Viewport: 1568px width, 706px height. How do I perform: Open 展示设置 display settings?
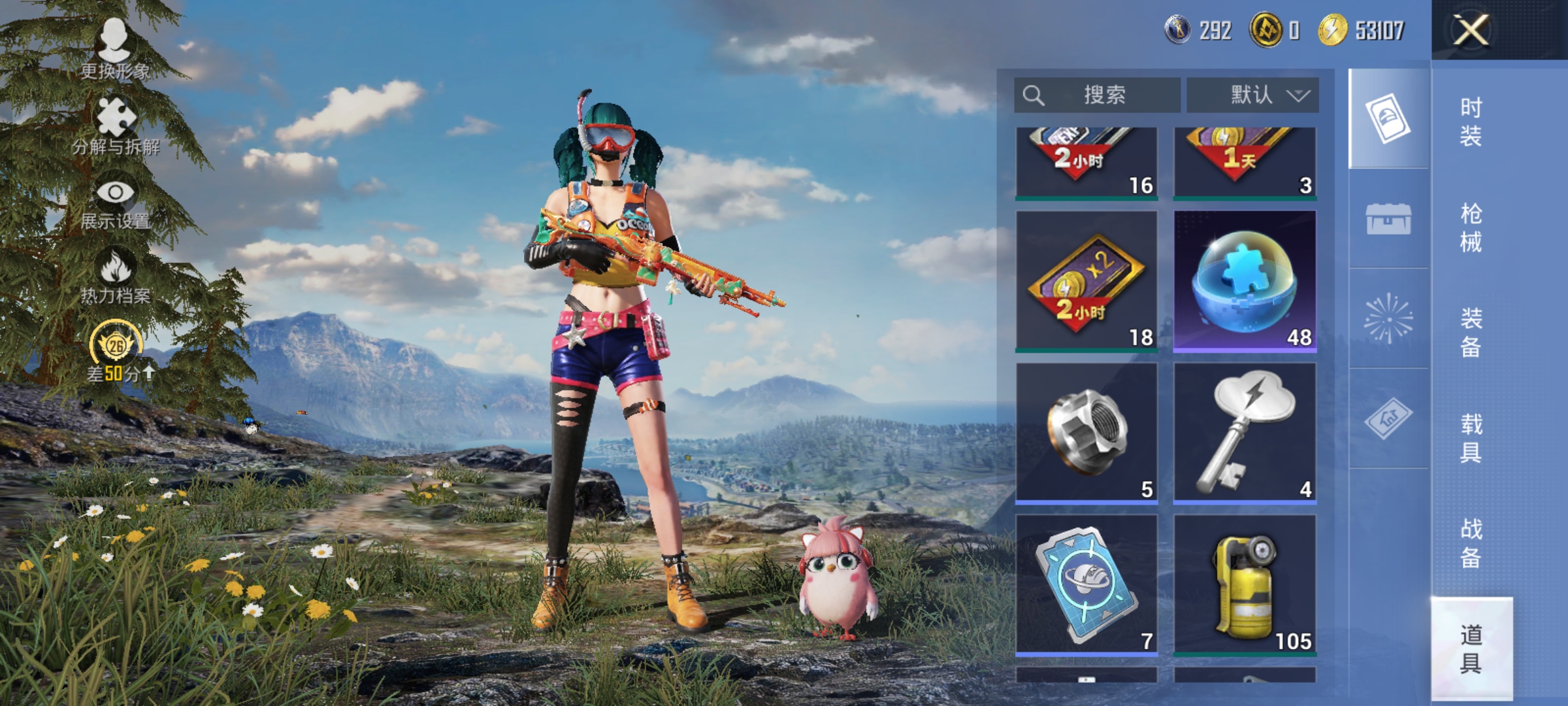coord(116,201)
